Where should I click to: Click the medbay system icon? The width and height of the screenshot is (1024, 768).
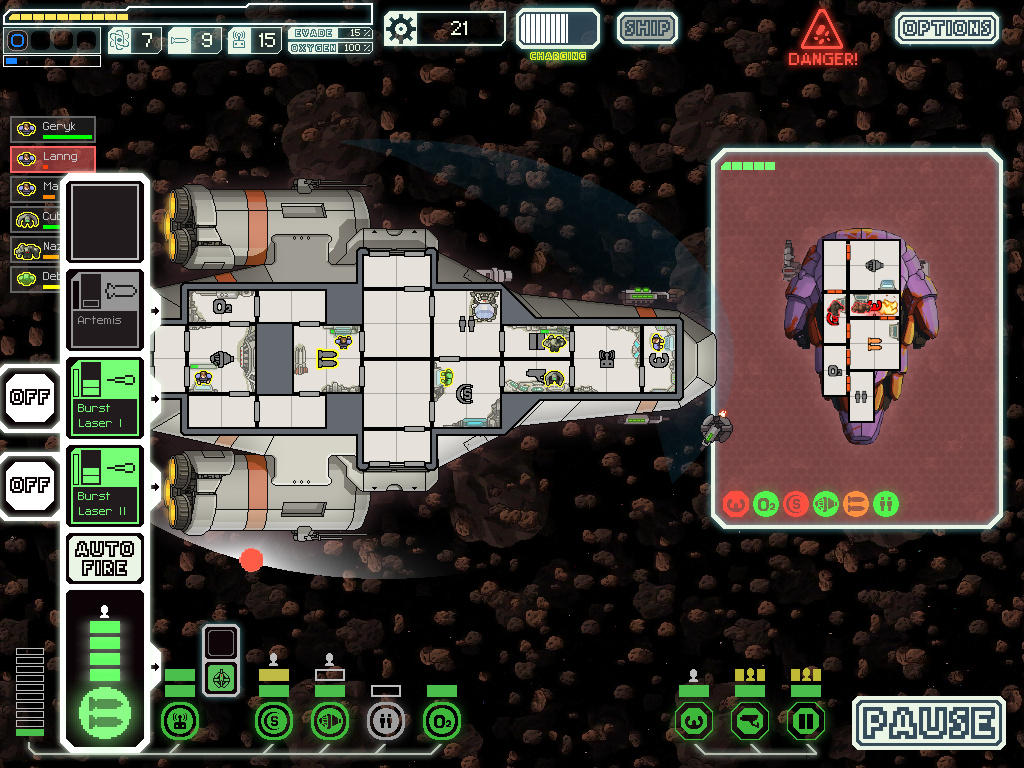(385, 720)
